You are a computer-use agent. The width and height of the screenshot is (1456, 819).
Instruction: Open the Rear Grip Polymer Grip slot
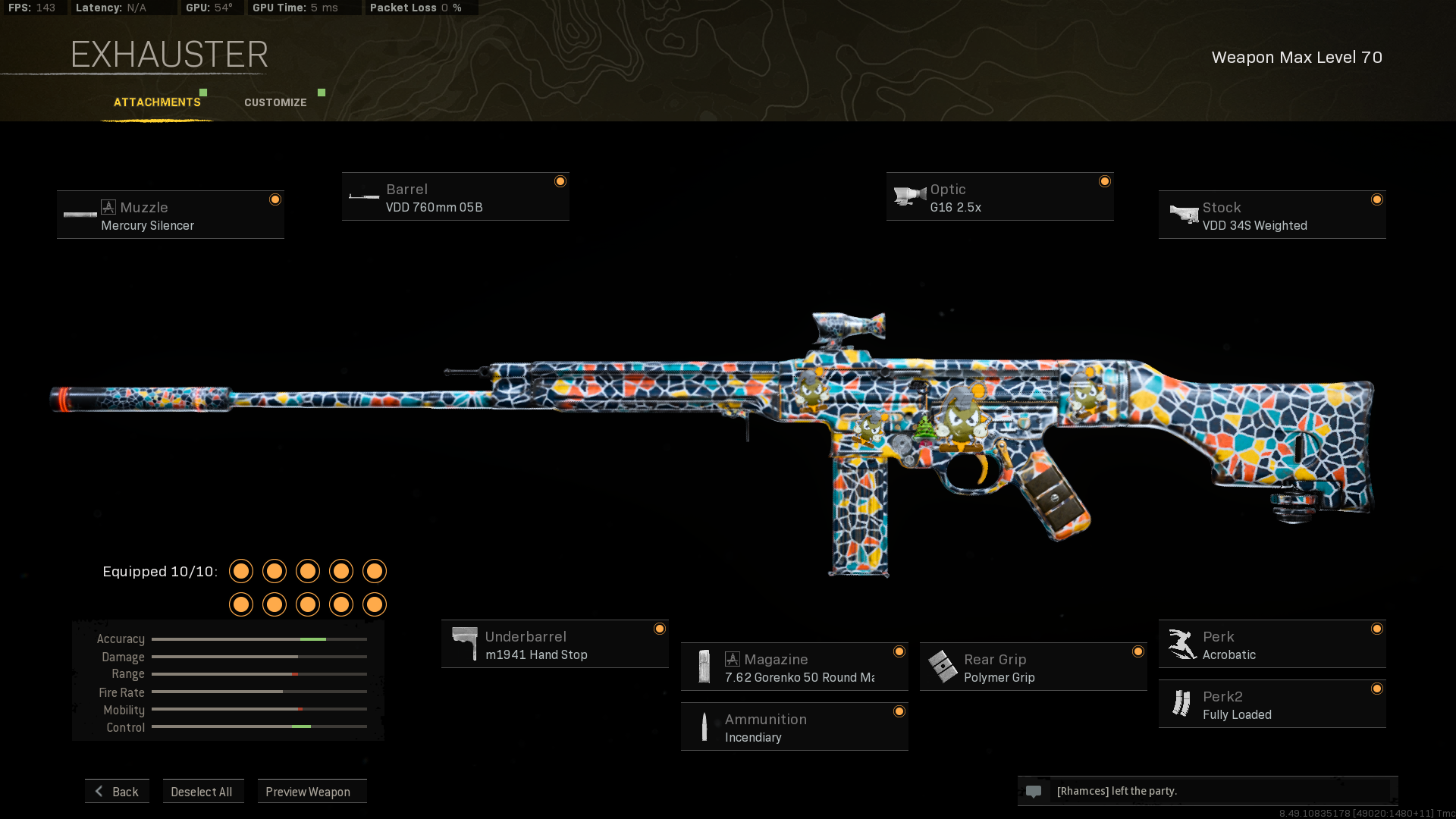(x=1033, y=667)
